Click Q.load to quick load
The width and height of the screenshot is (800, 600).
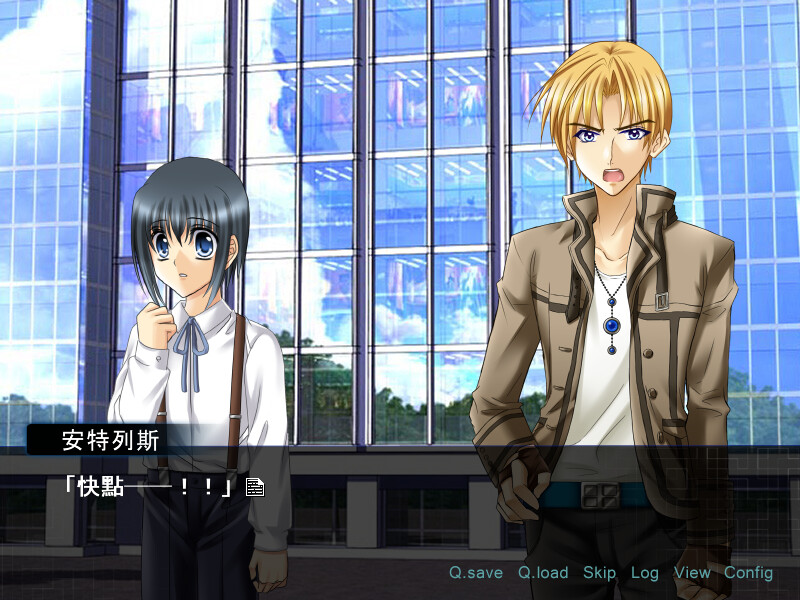click(543, 573)
